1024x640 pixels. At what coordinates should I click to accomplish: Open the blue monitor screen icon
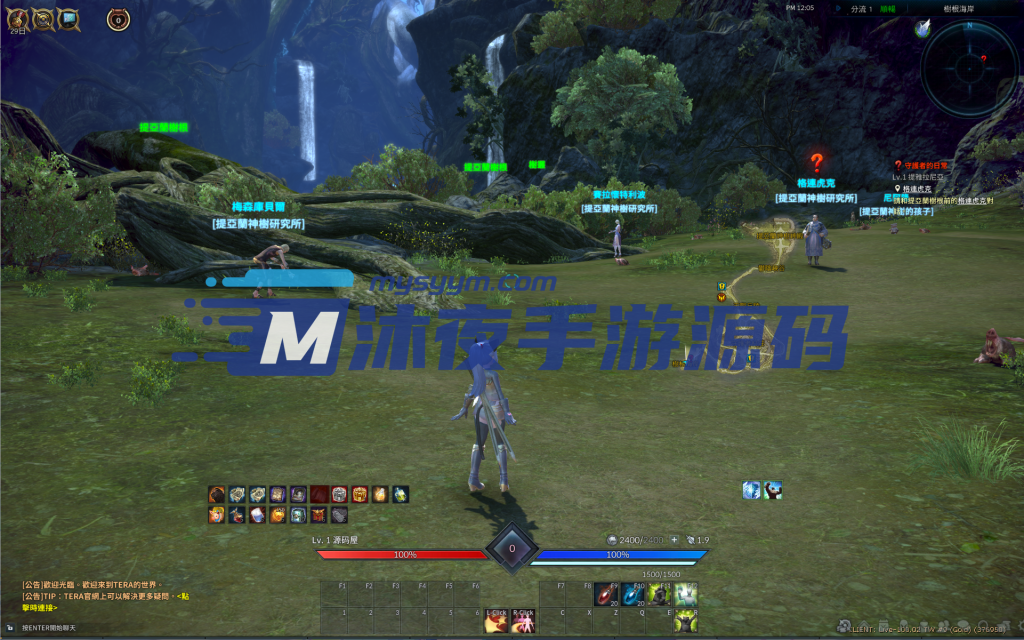tap(68, 19)
